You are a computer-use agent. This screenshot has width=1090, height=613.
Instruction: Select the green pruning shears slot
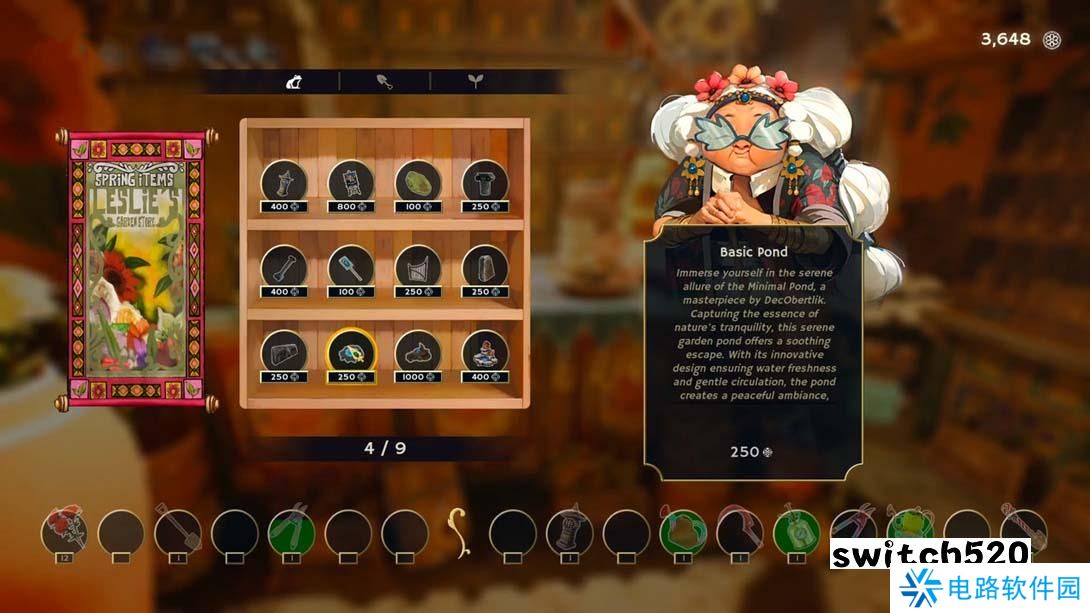[292, 531]
